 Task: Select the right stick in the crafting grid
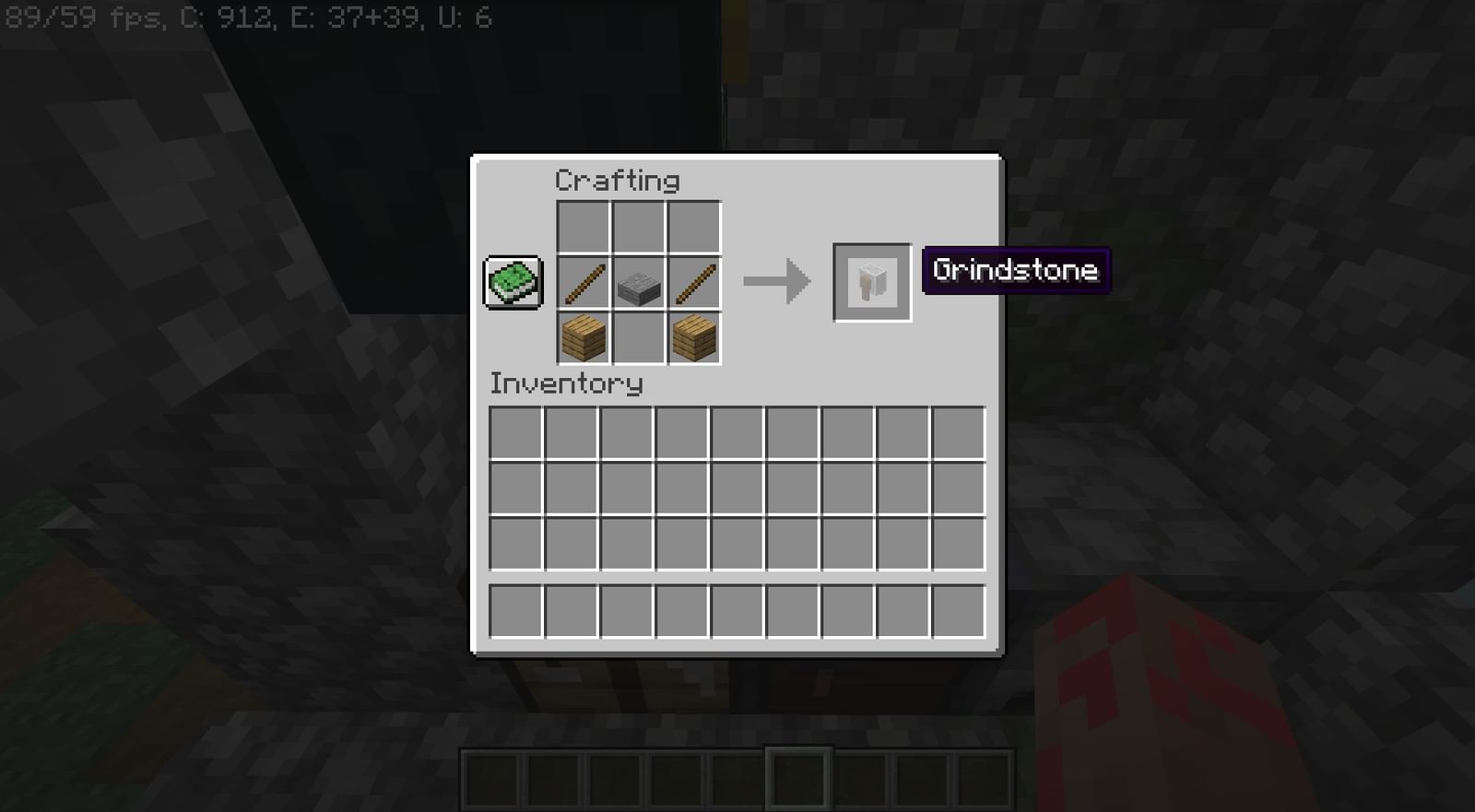click(694, 283)
